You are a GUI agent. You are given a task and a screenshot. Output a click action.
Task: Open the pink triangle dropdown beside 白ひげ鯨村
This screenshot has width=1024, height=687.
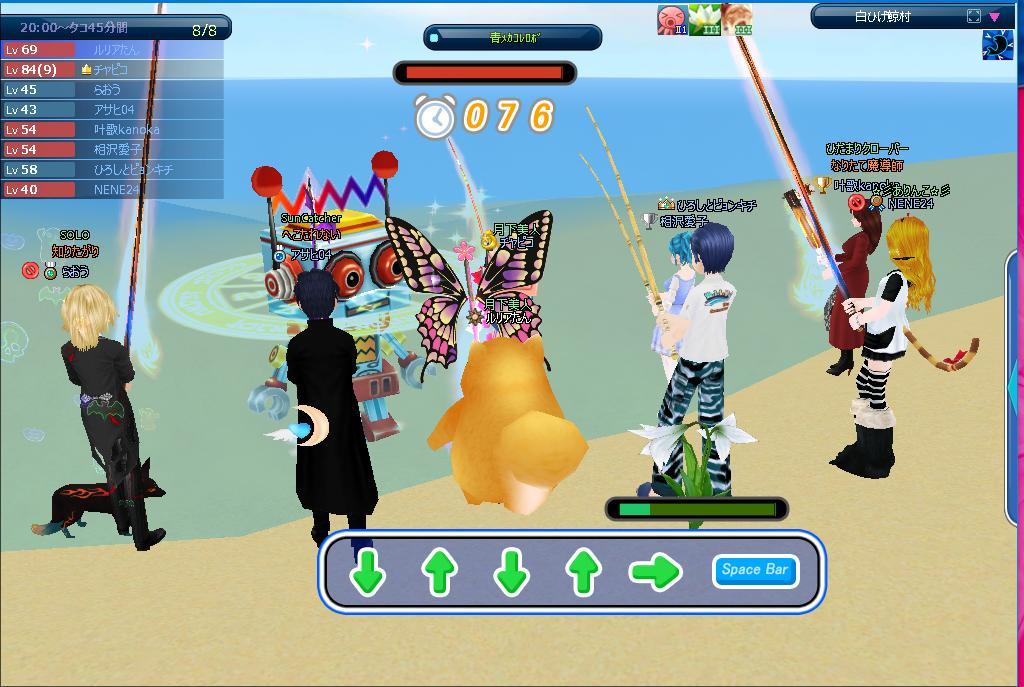(995, 16)
